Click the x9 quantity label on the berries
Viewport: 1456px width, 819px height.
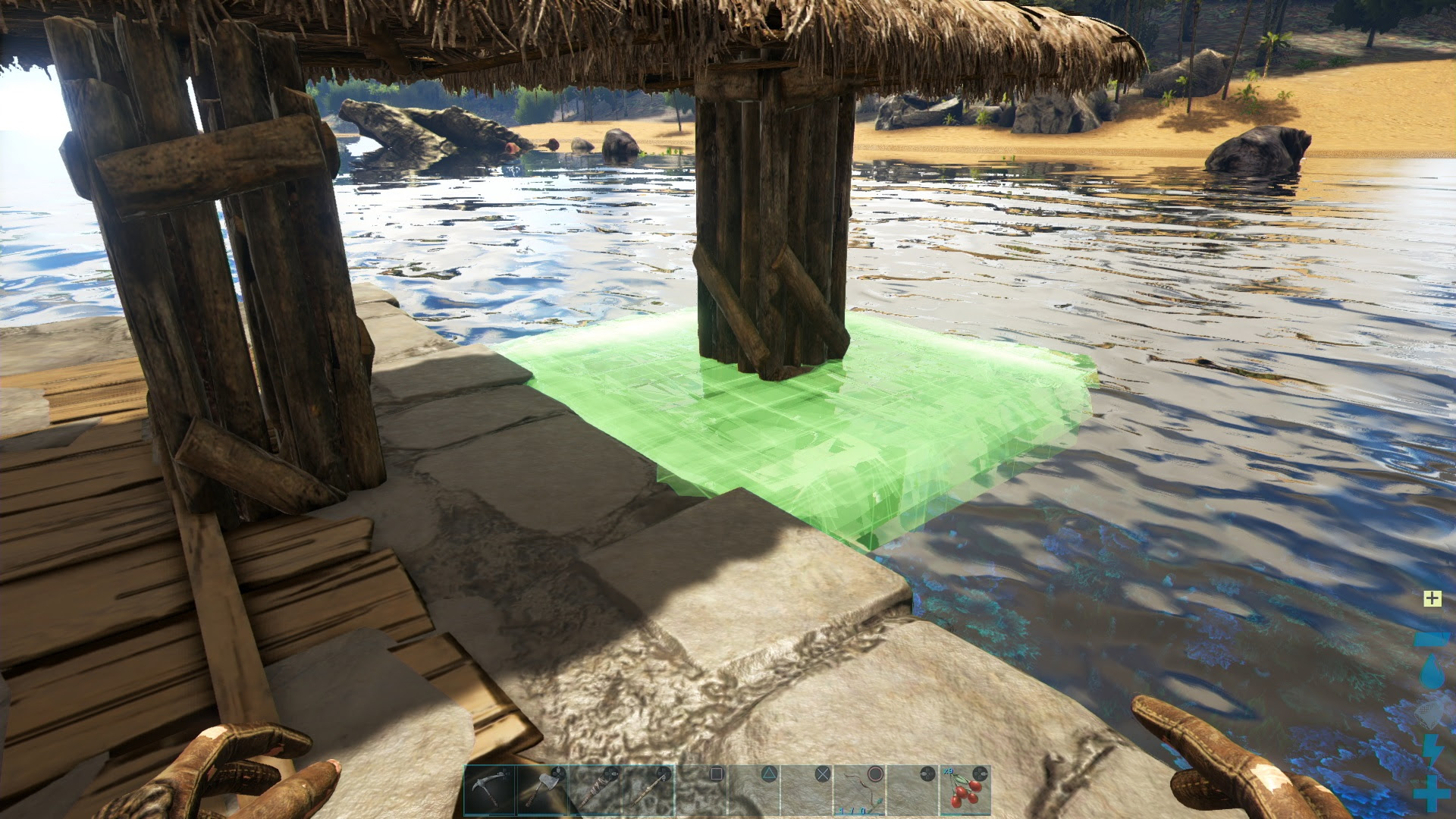(948, 770)
